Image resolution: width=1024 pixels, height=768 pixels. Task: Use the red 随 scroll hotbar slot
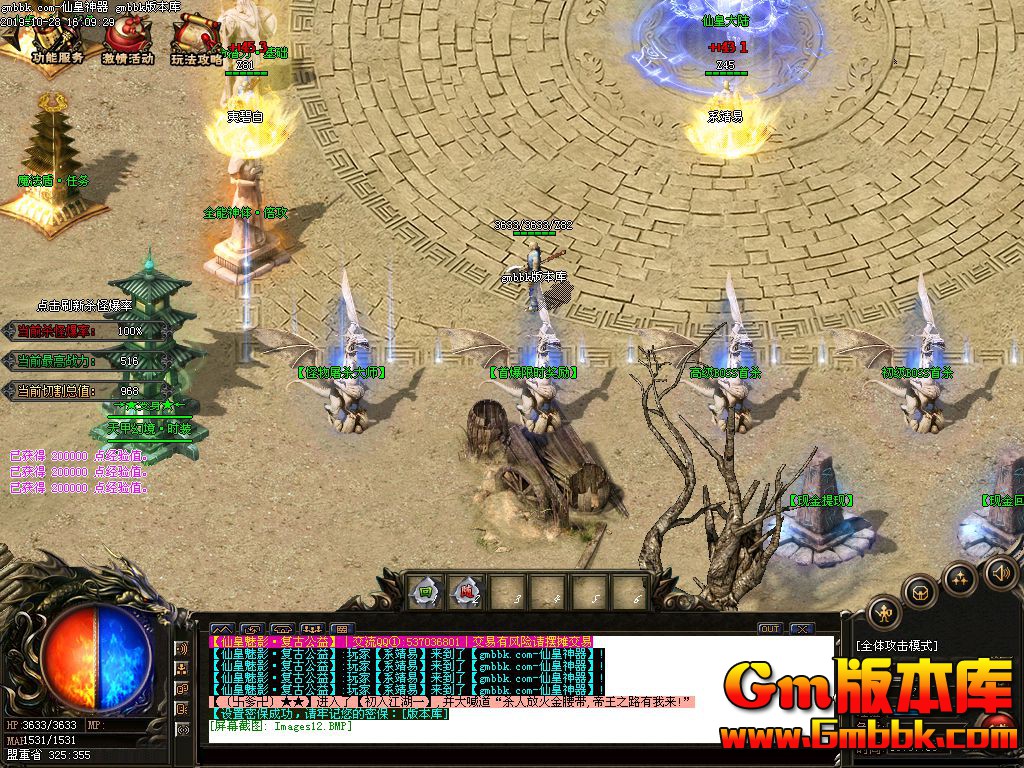tap(464, 592)
